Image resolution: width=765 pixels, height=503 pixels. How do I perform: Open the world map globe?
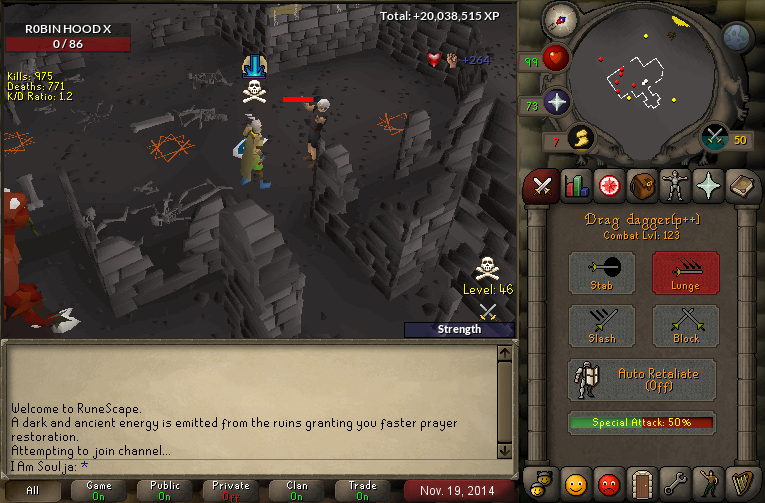pos(737,38)
